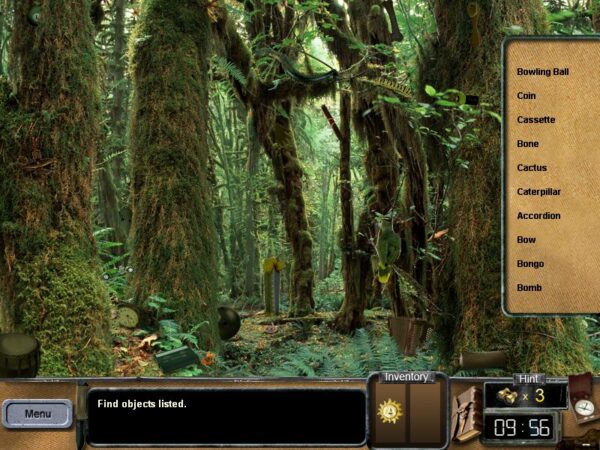Viewport: 600px width, 450px height.
Task: Select Accordion in the find list
Action: 538,216
